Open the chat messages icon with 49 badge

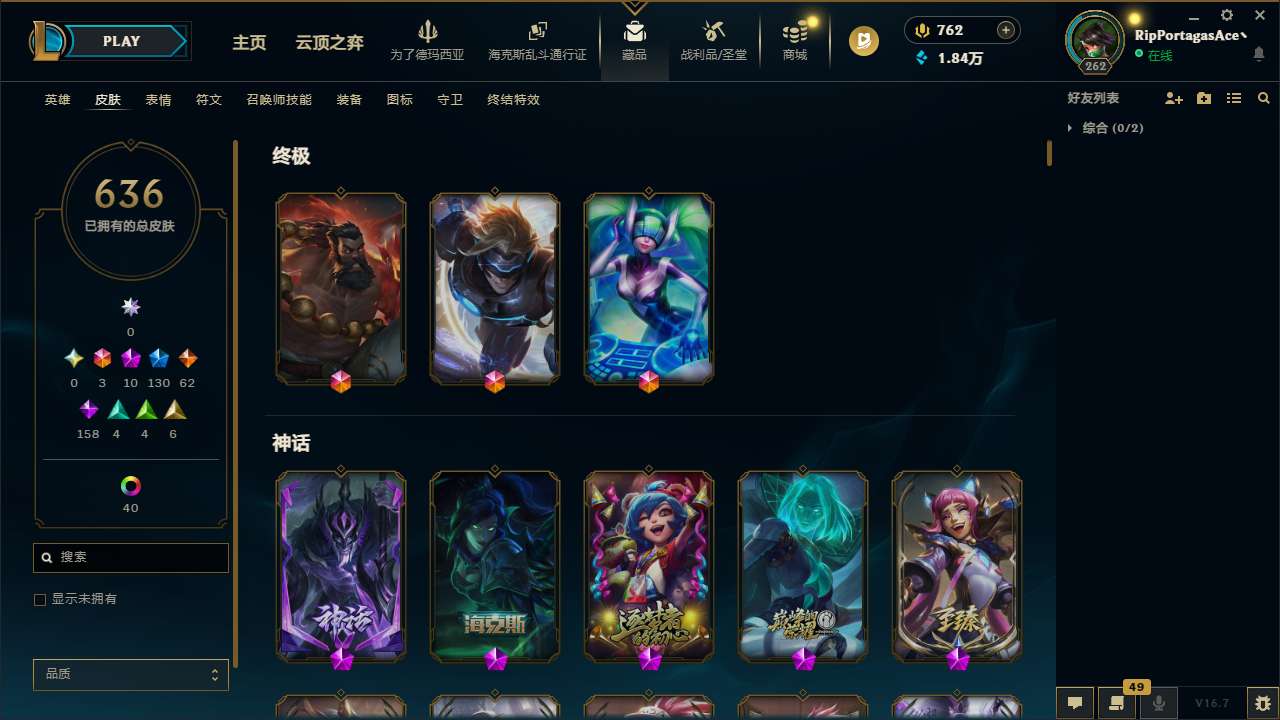[x=1115, y=703]
